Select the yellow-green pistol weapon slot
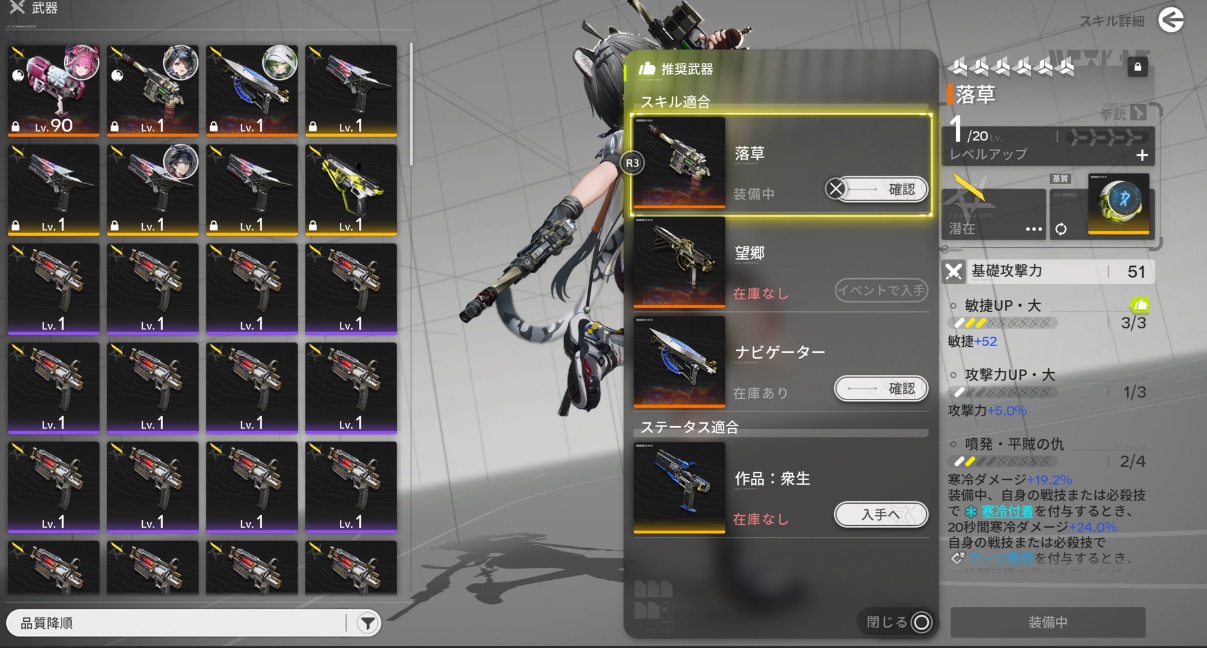The width and height of the screenshot is (1207, 648). (351, 189)
